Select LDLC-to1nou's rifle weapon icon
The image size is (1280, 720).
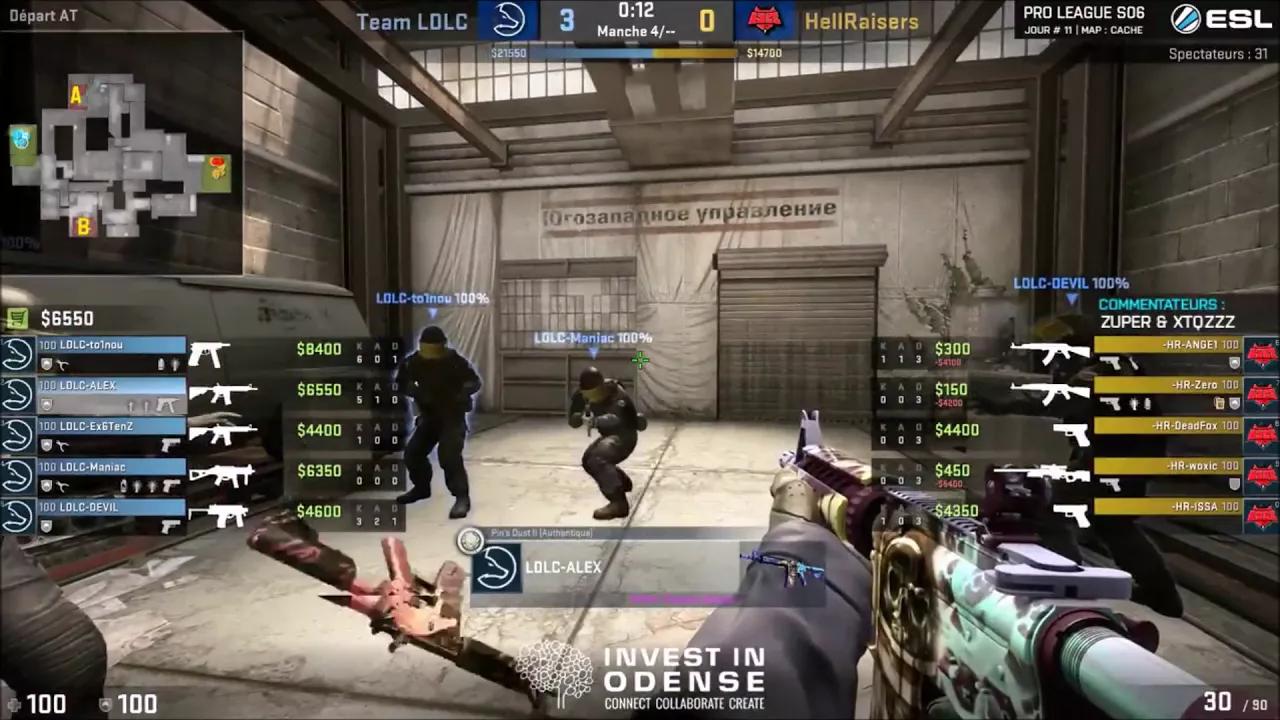(x=207, y=354)
